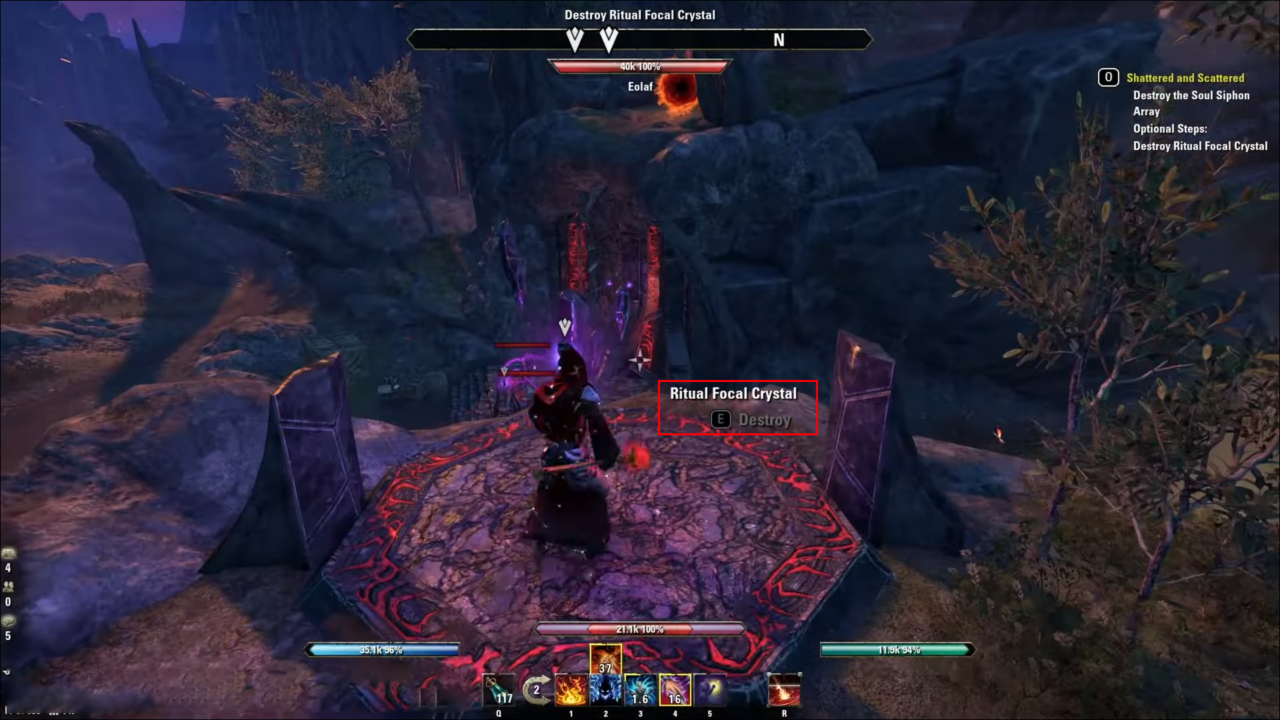Open the Shattered and Scattered quest entry
This screenshot has height=720, width=1280.
[x=1186, y=77]
